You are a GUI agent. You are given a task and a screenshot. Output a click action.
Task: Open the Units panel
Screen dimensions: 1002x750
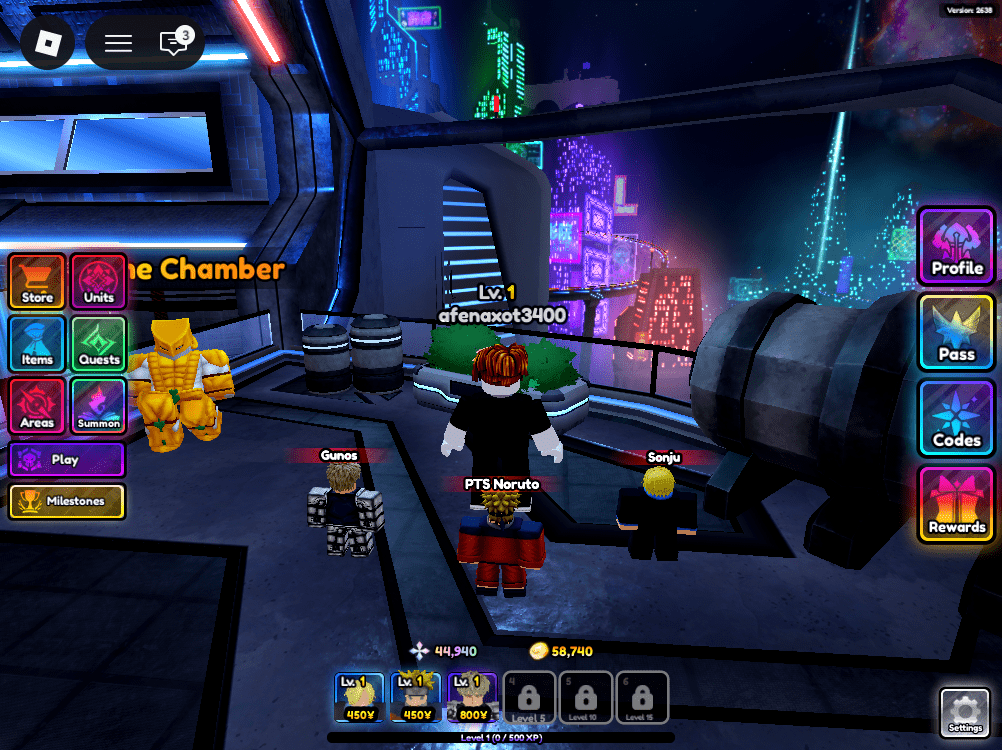98,281
